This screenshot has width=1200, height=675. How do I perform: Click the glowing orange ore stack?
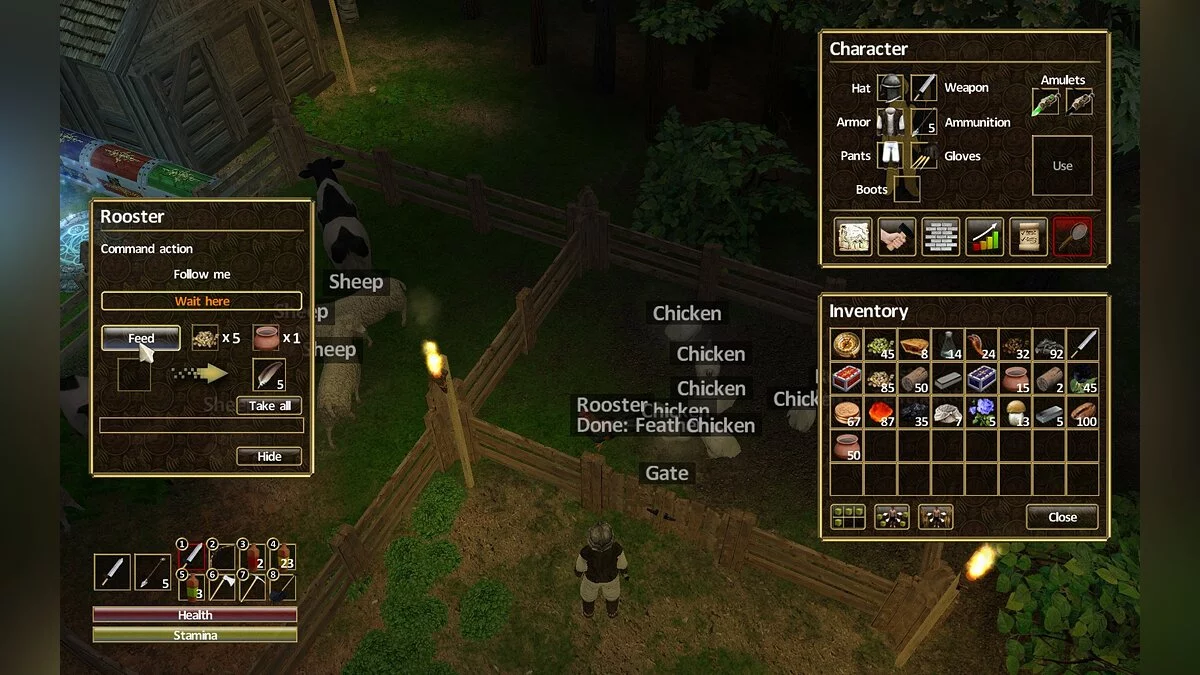pyautogui.click(x=880, y=412)
